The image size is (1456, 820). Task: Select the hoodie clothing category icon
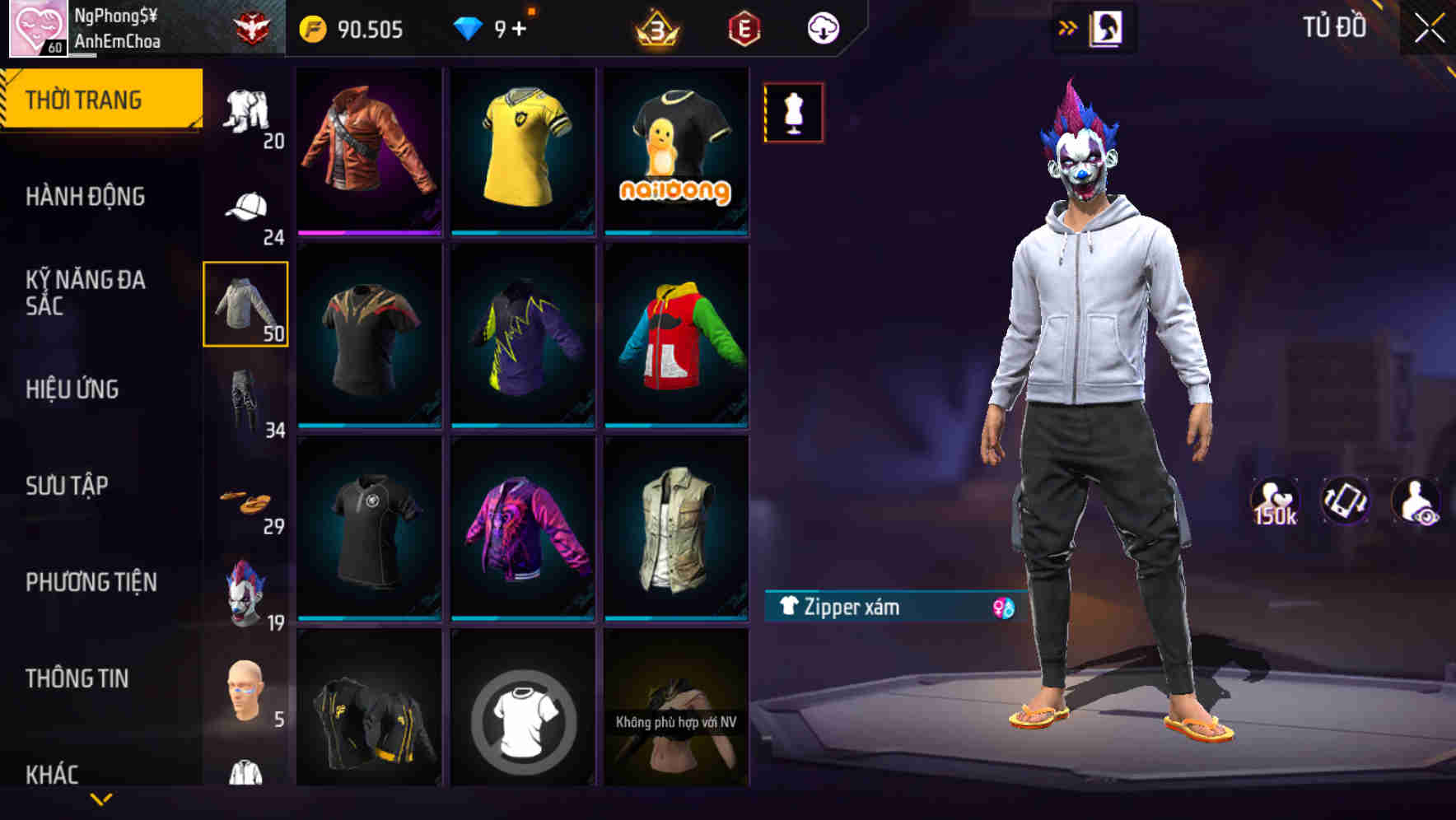(x=245, y=305)
